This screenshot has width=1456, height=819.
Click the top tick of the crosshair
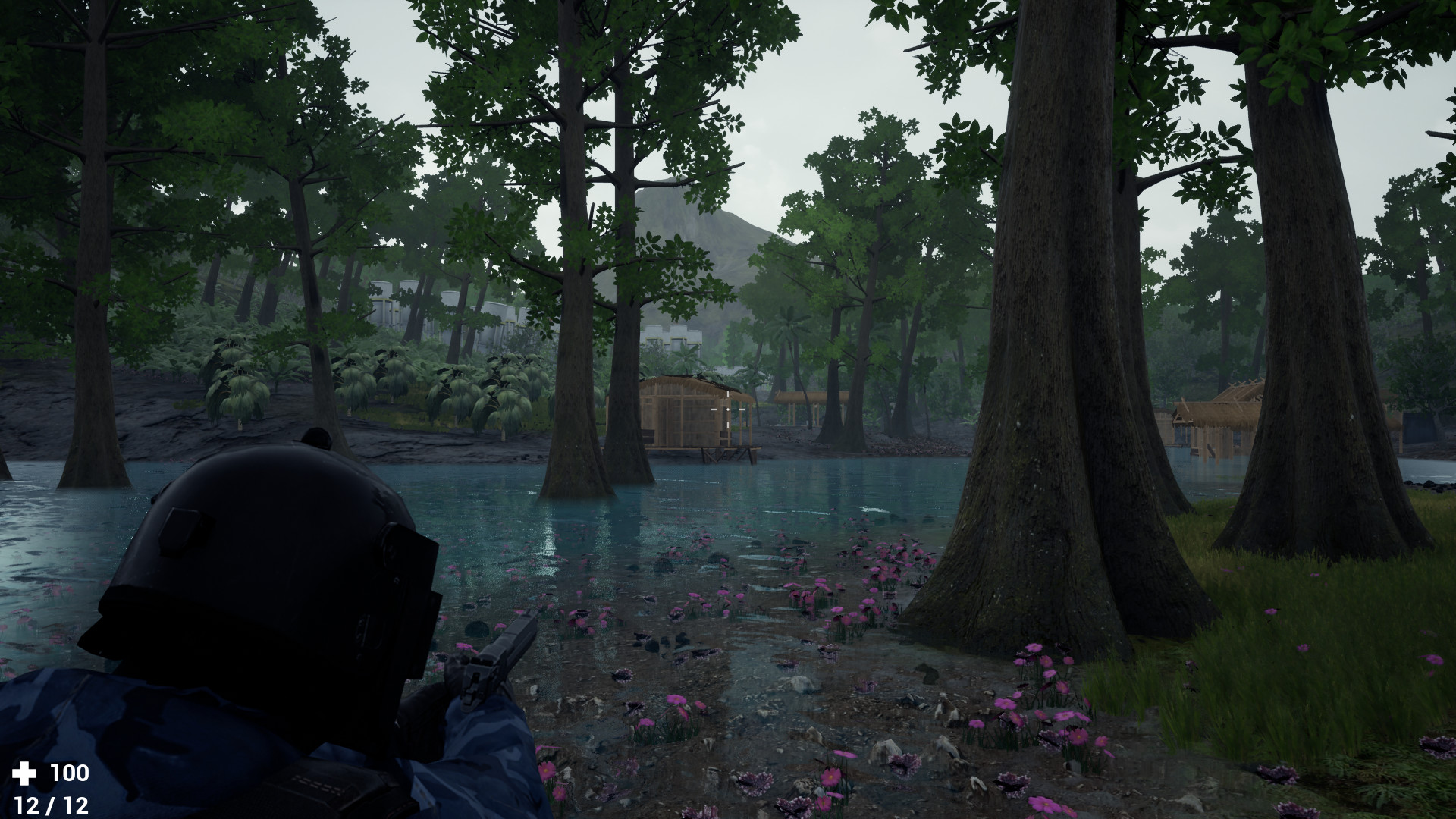click(x=728, y=394)
